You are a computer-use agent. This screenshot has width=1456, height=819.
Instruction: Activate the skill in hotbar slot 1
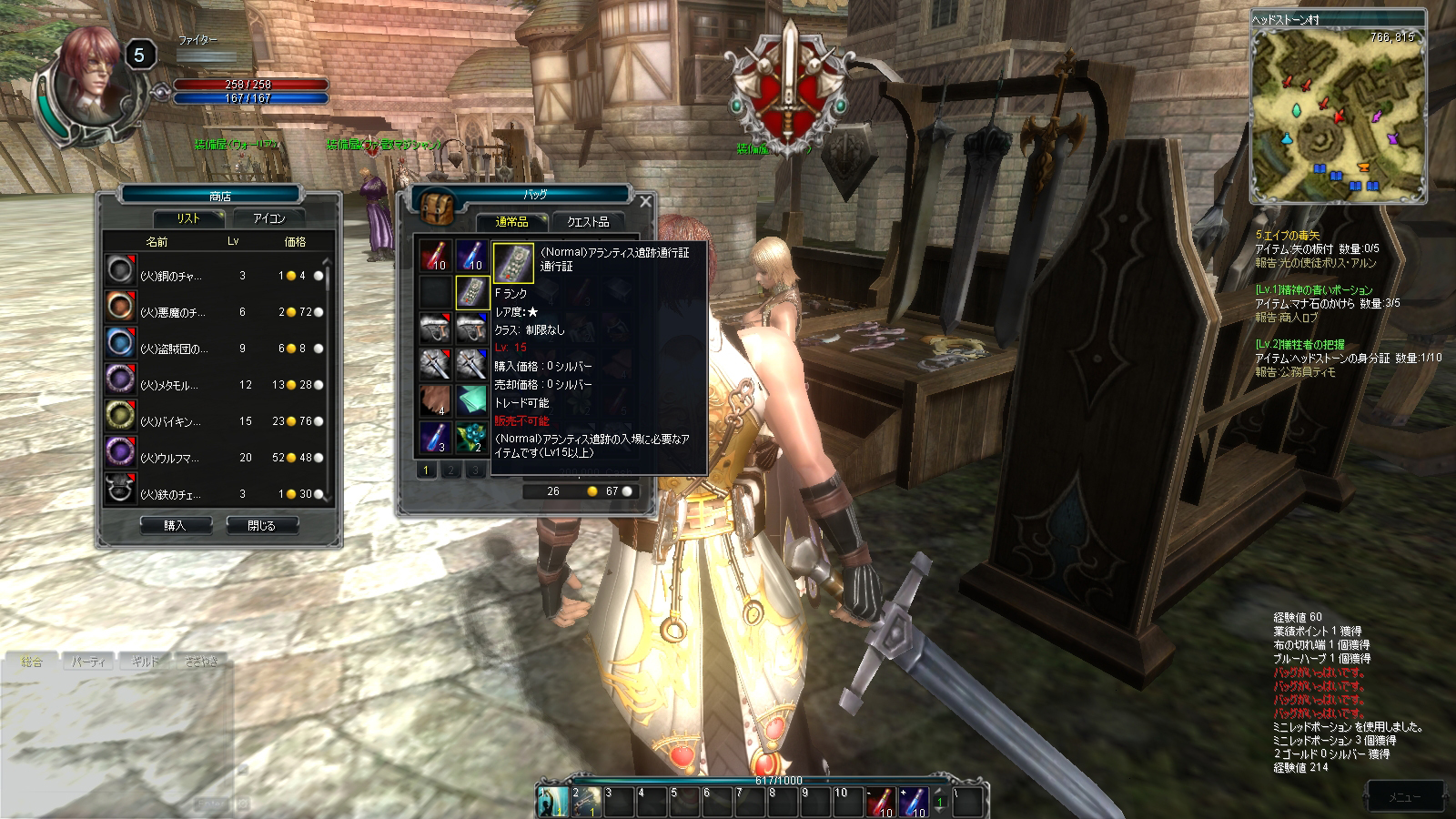(551, 801)
